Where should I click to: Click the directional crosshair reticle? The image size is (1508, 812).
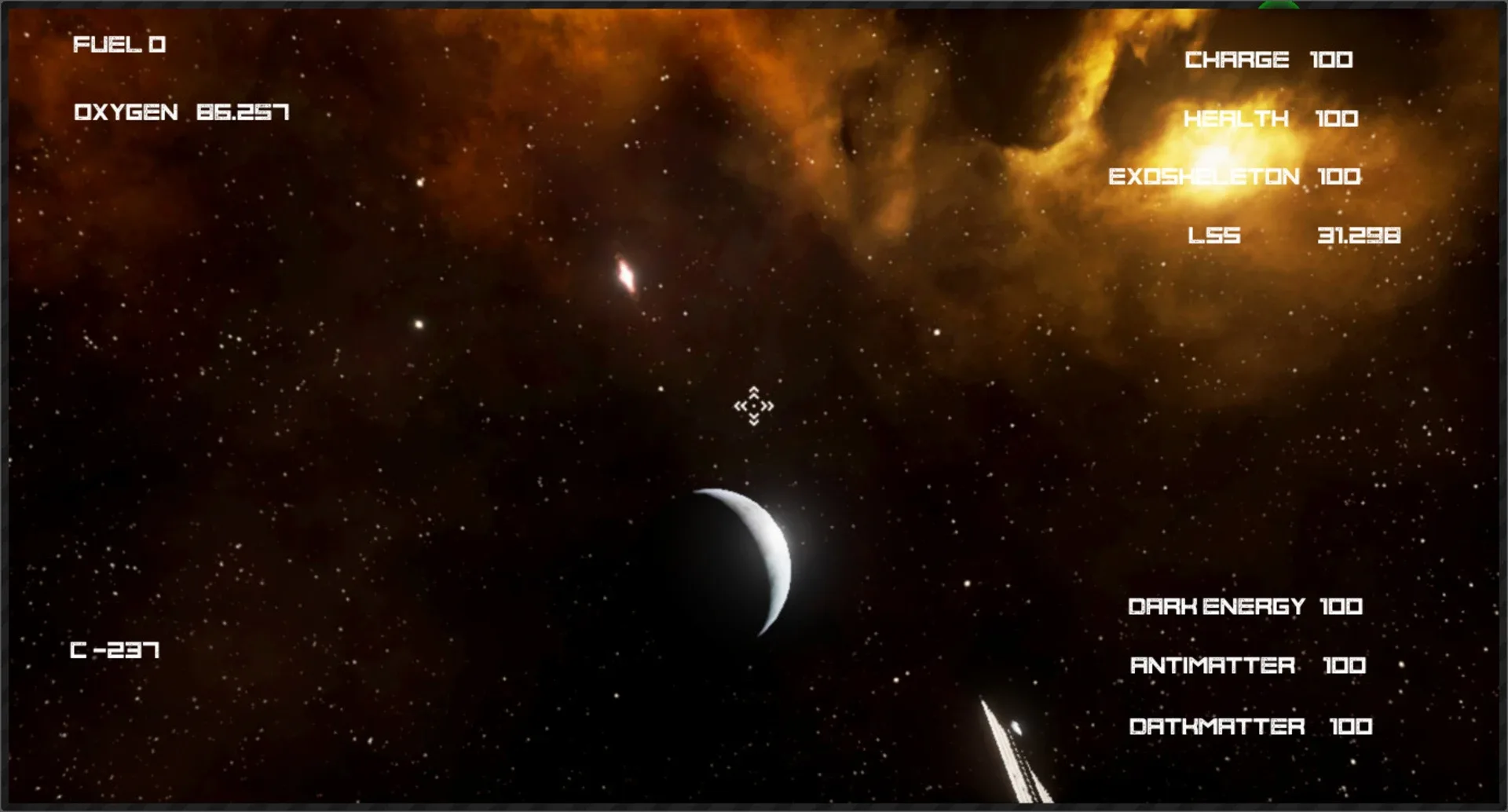(754, 405)
